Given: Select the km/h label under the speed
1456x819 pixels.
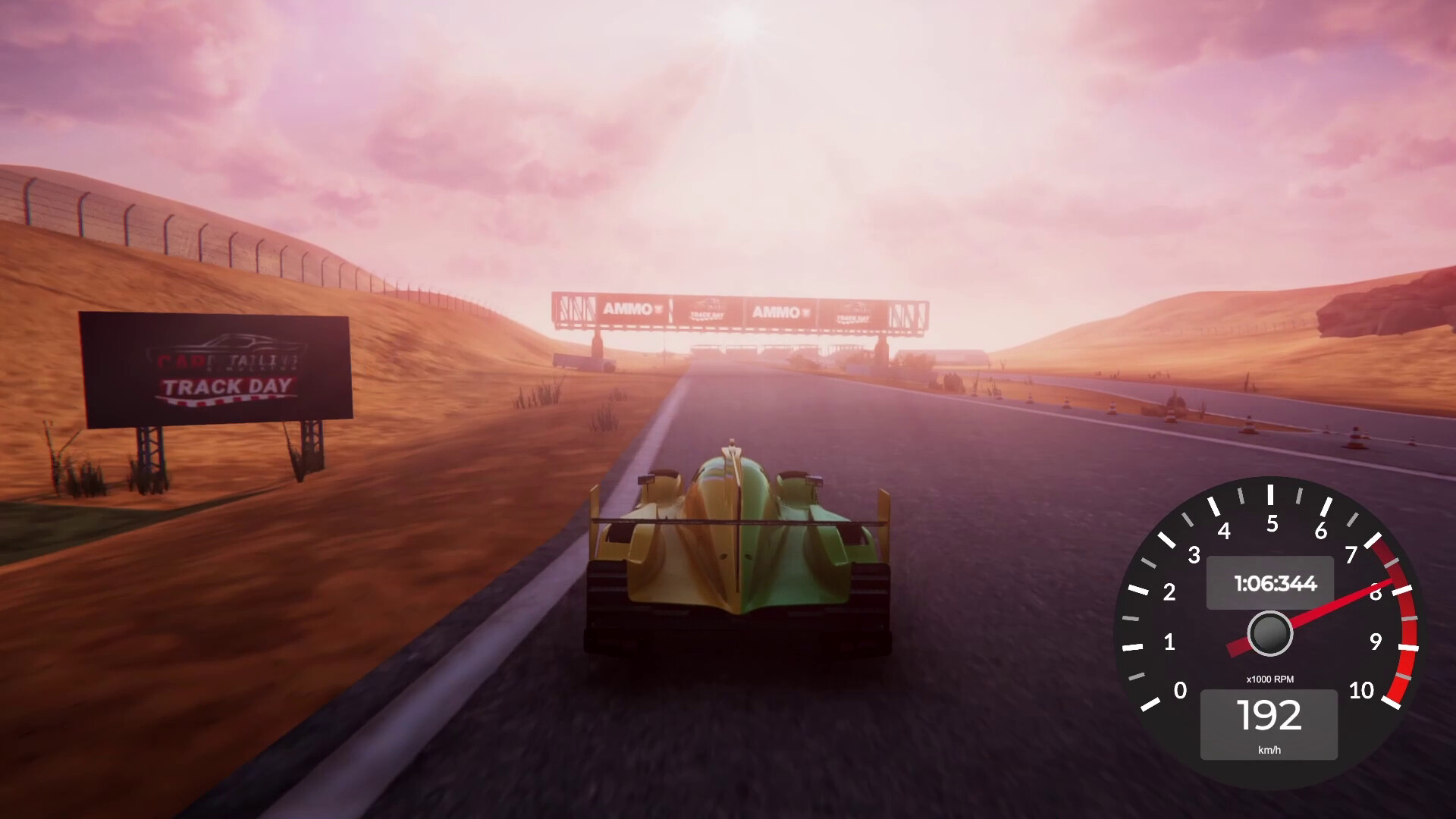Looking at the screenshot, I should [1269, 751].
